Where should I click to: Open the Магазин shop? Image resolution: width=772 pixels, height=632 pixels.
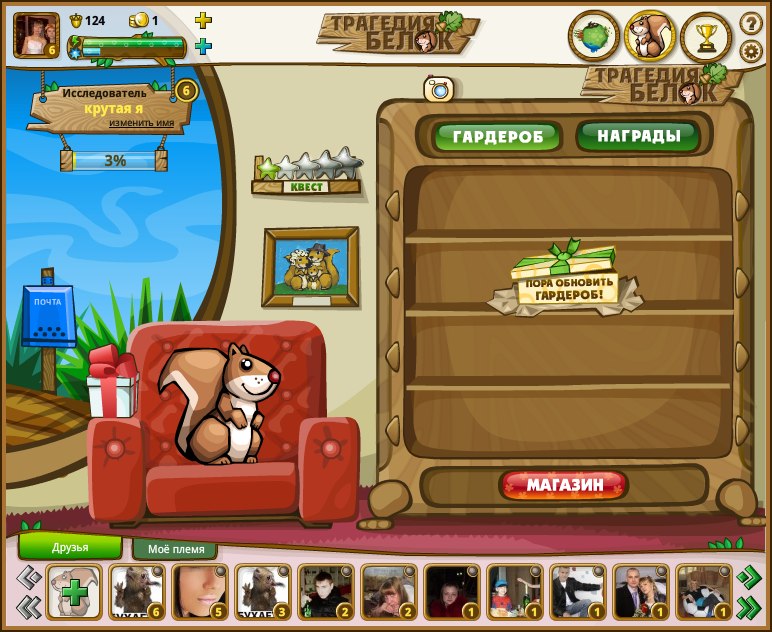pos(565,486)
